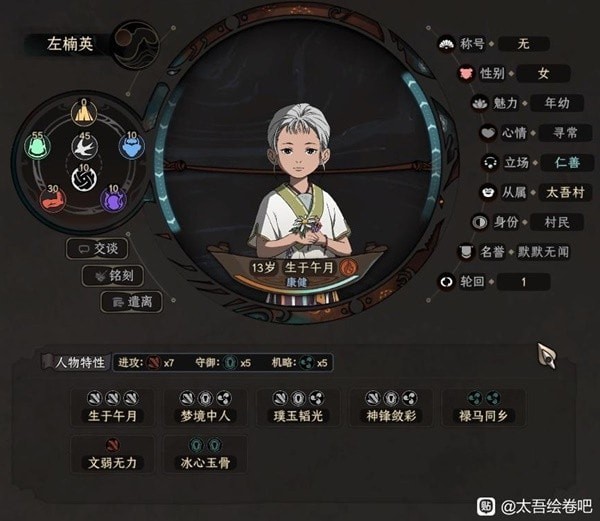Image resolution: width=600 pixels, height=521 pixels.
Task: Inspect the 梦境中人 trait card
Action: 204,406
